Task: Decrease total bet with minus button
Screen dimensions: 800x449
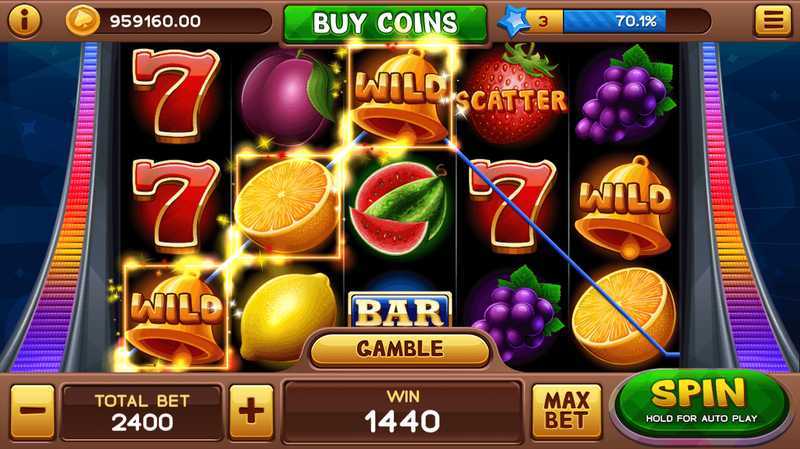Action: pos(31,409)
